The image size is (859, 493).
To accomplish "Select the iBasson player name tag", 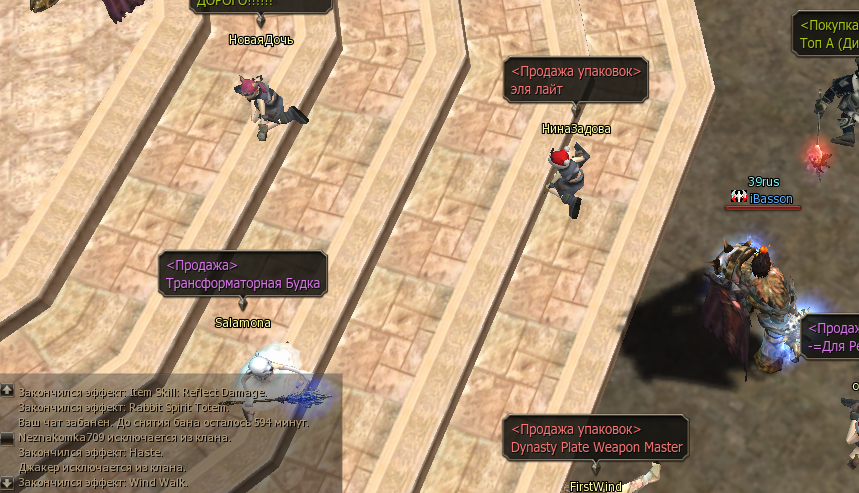I will click(x=771, y=199).
